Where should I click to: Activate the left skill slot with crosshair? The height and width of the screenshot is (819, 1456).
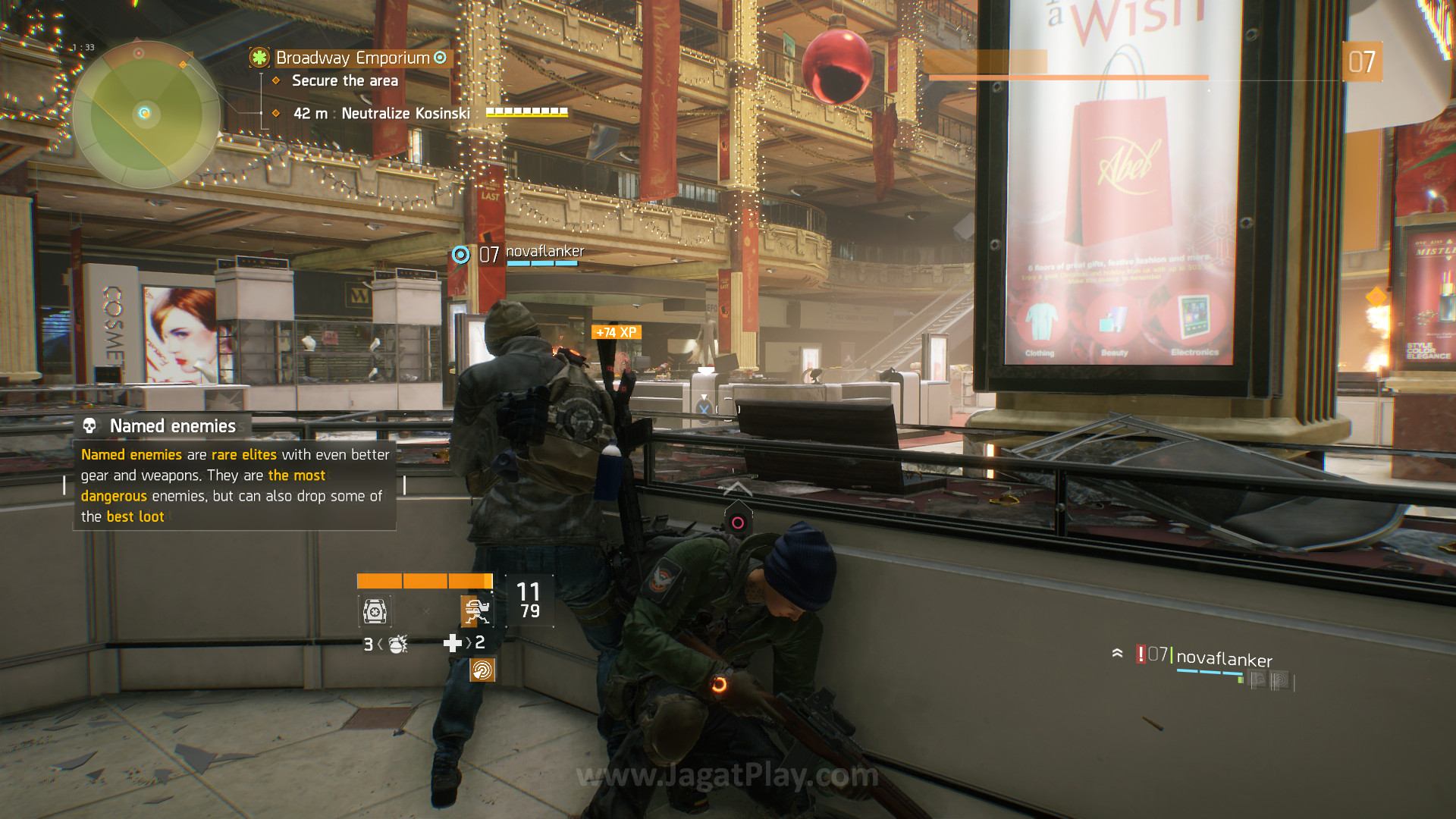375,610
